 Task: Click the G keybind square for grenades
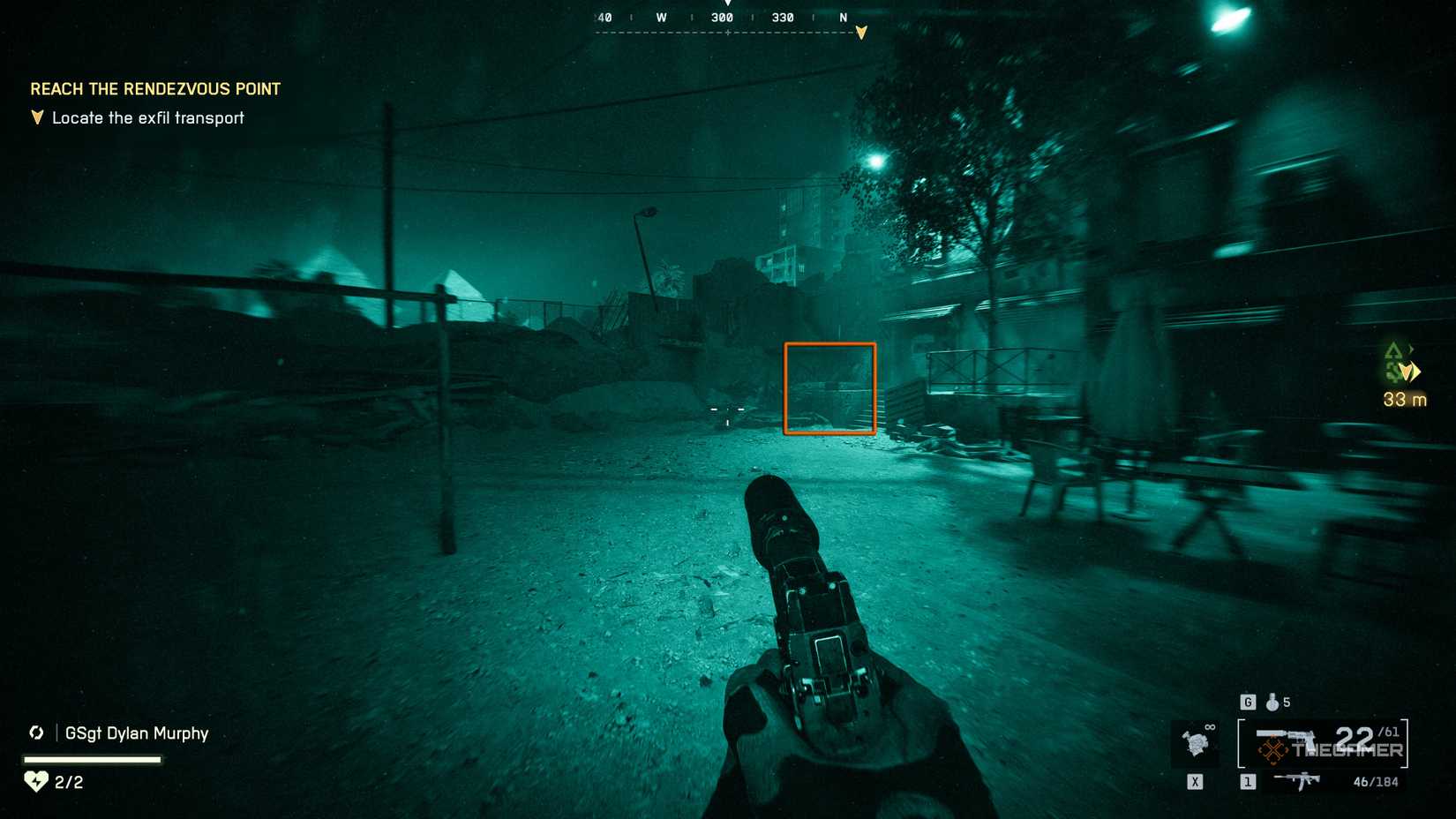[x=1248, y=703]
